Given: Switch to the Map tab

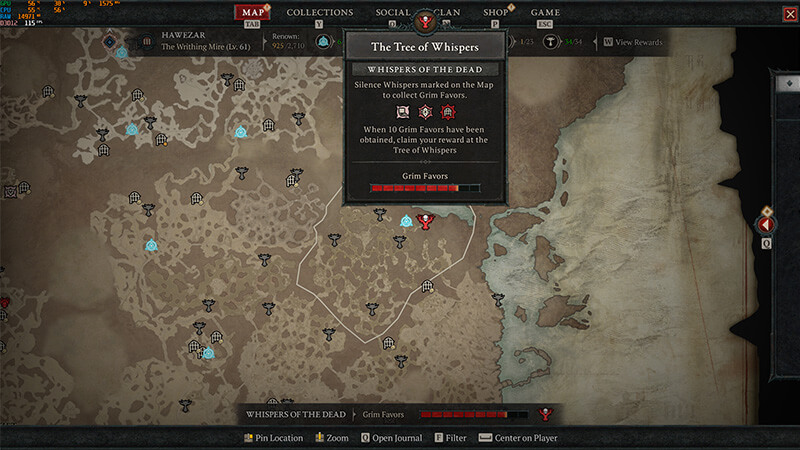Looking at the screenshot, I should pos(252,13).
